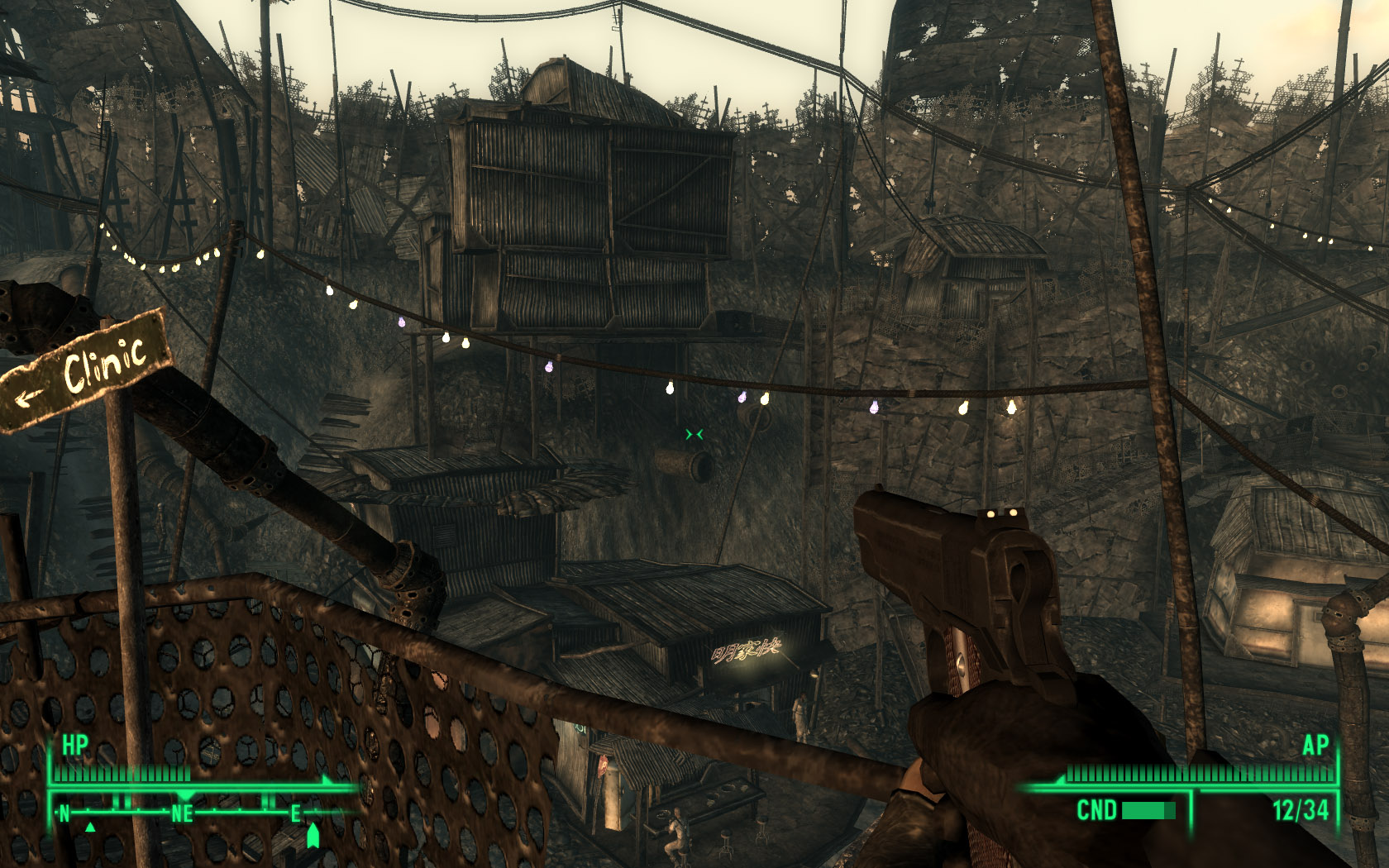Select the quest marker arrow near E

313,835
